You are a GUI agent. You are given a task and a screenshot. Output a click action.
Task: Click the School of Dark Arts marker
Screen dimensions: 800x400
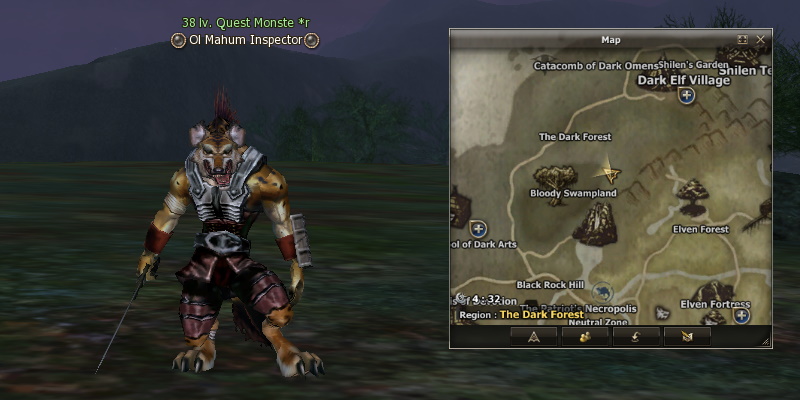(478, 229)
